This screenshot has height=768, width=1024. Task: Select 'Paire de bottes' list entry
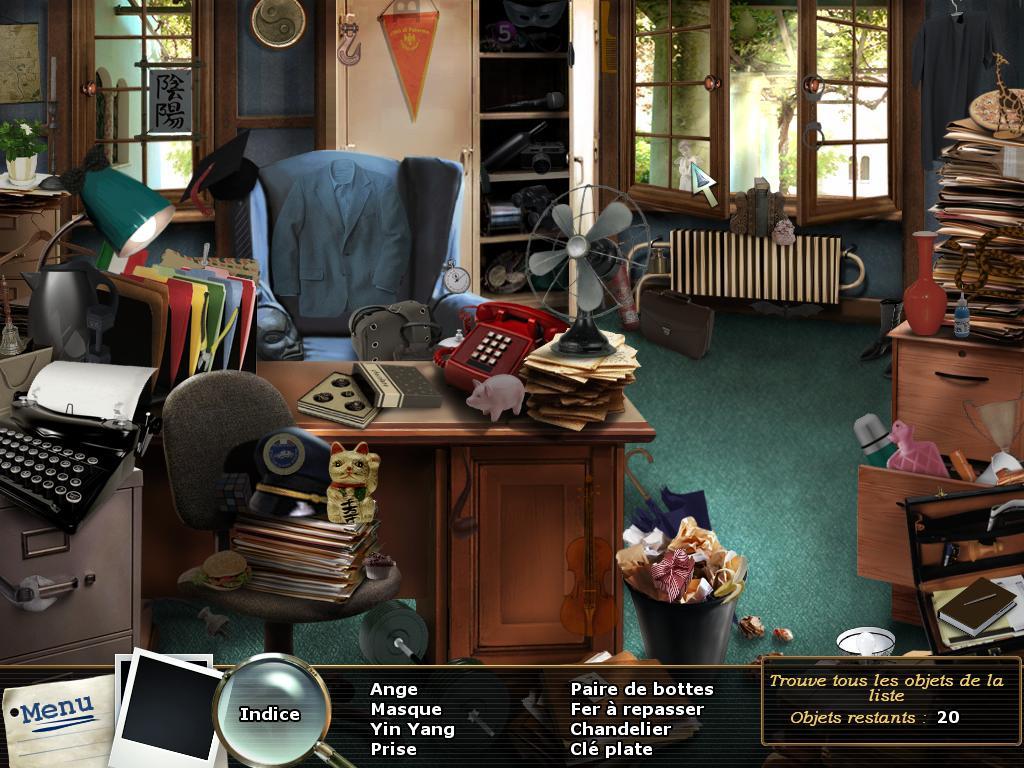click(642, 689)
